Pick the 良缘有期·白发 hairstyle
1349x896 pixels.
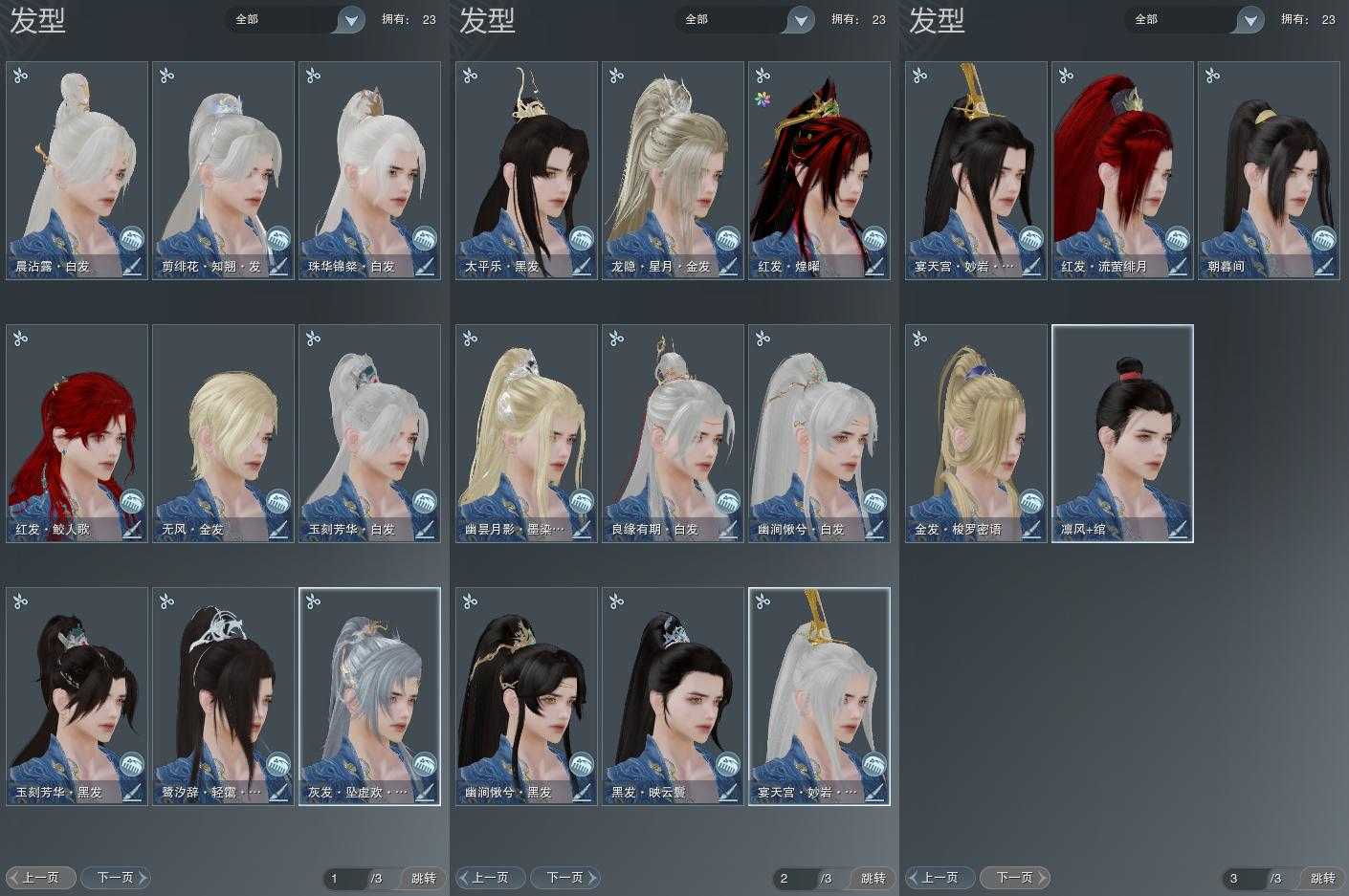coord(674,433)
